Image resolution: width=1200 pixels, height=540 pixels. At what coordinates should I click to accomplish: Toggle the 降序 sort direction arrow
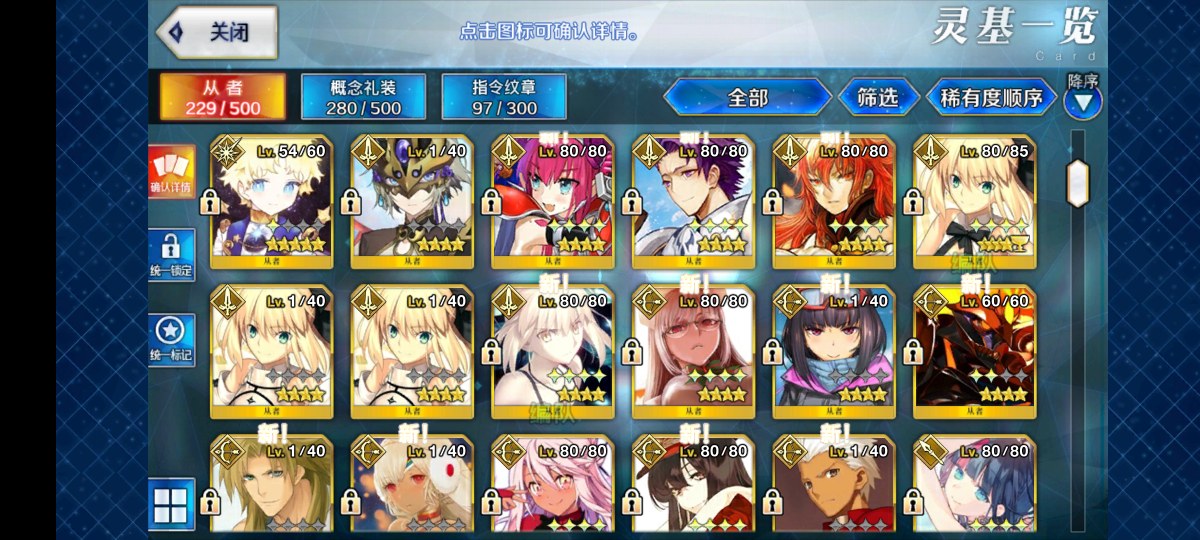[1083, 101]
